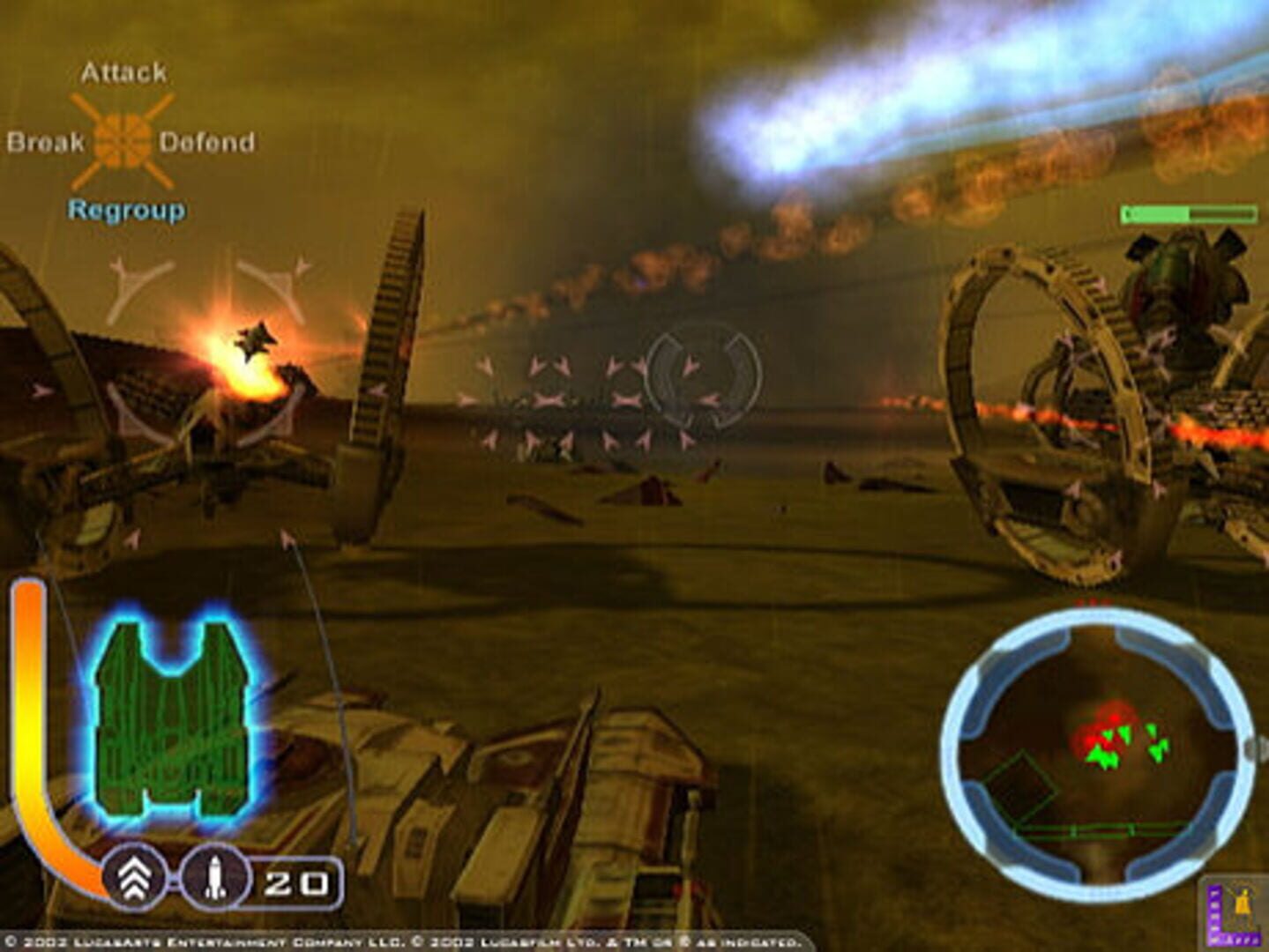The width and height of the screenshot is (1269, 952).
Task: Click the LucasArts copyright text
Action: [397, 940]
